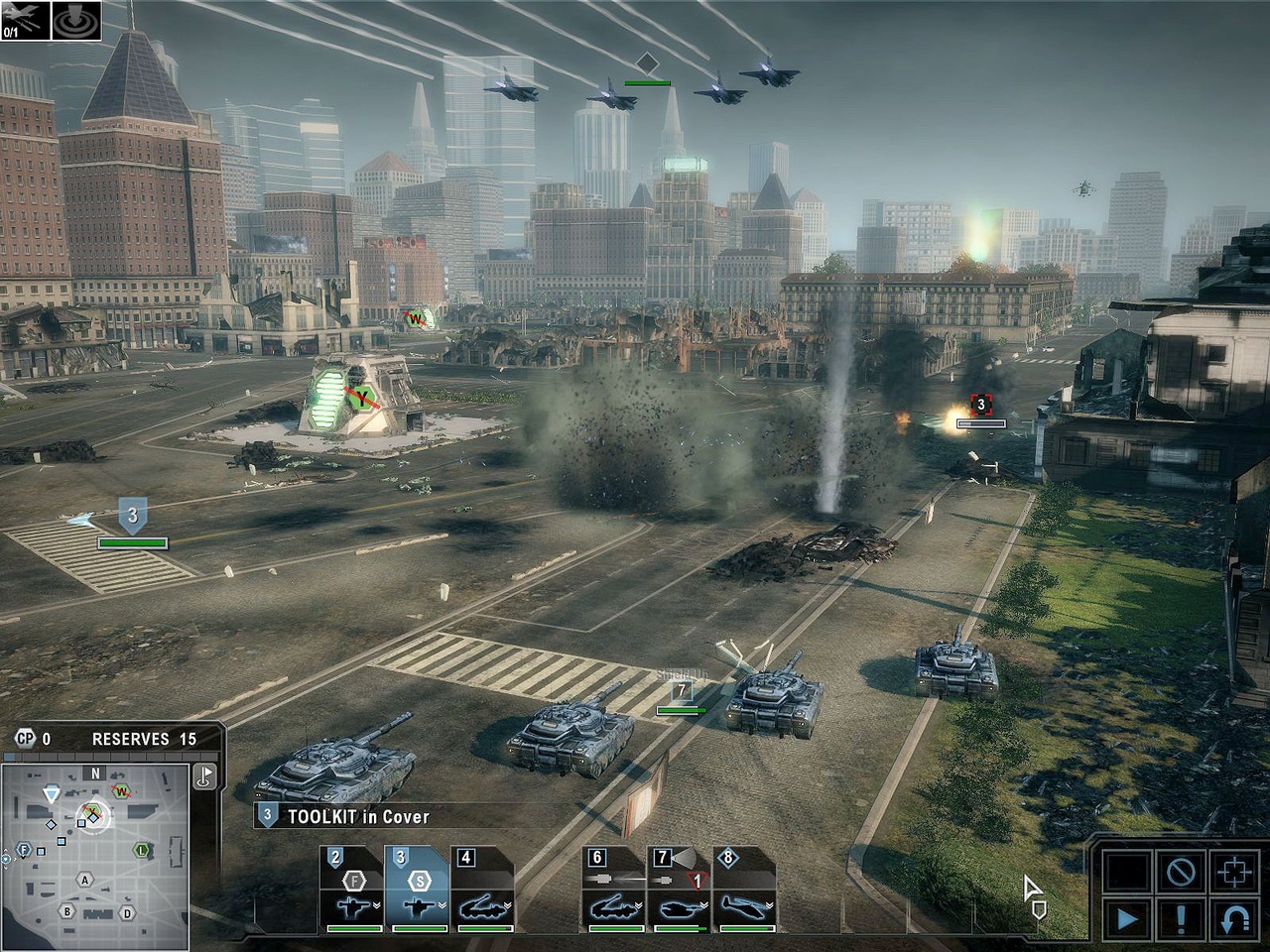
Task: Click the stop order circle-slash button
Action: click(x=1180, y=873)
